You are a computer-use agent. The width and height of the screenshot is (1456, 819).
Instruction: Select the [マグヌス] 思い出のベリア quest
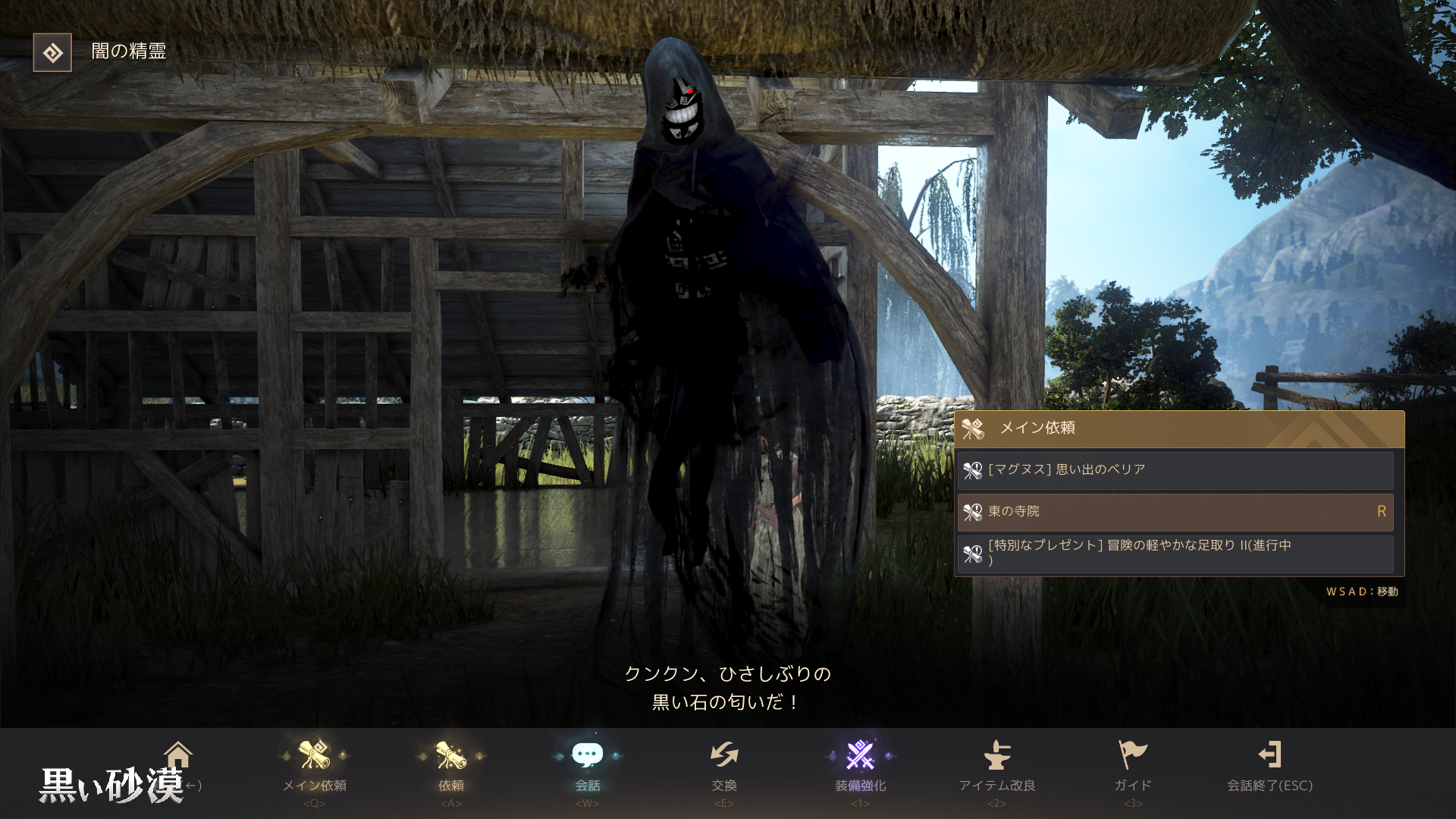point(1175,470)
